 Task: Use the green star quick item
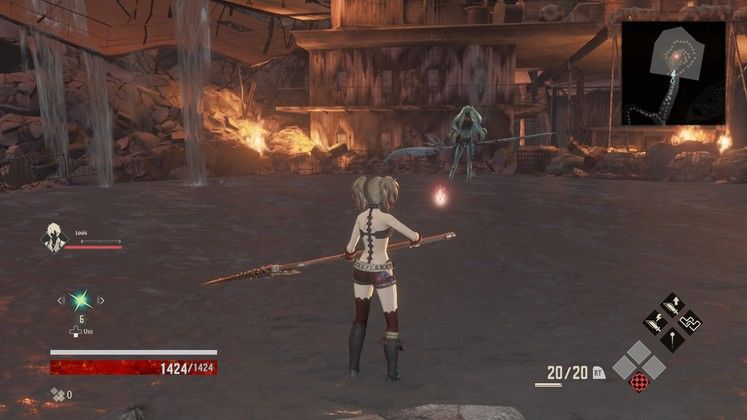coord(79,299)
